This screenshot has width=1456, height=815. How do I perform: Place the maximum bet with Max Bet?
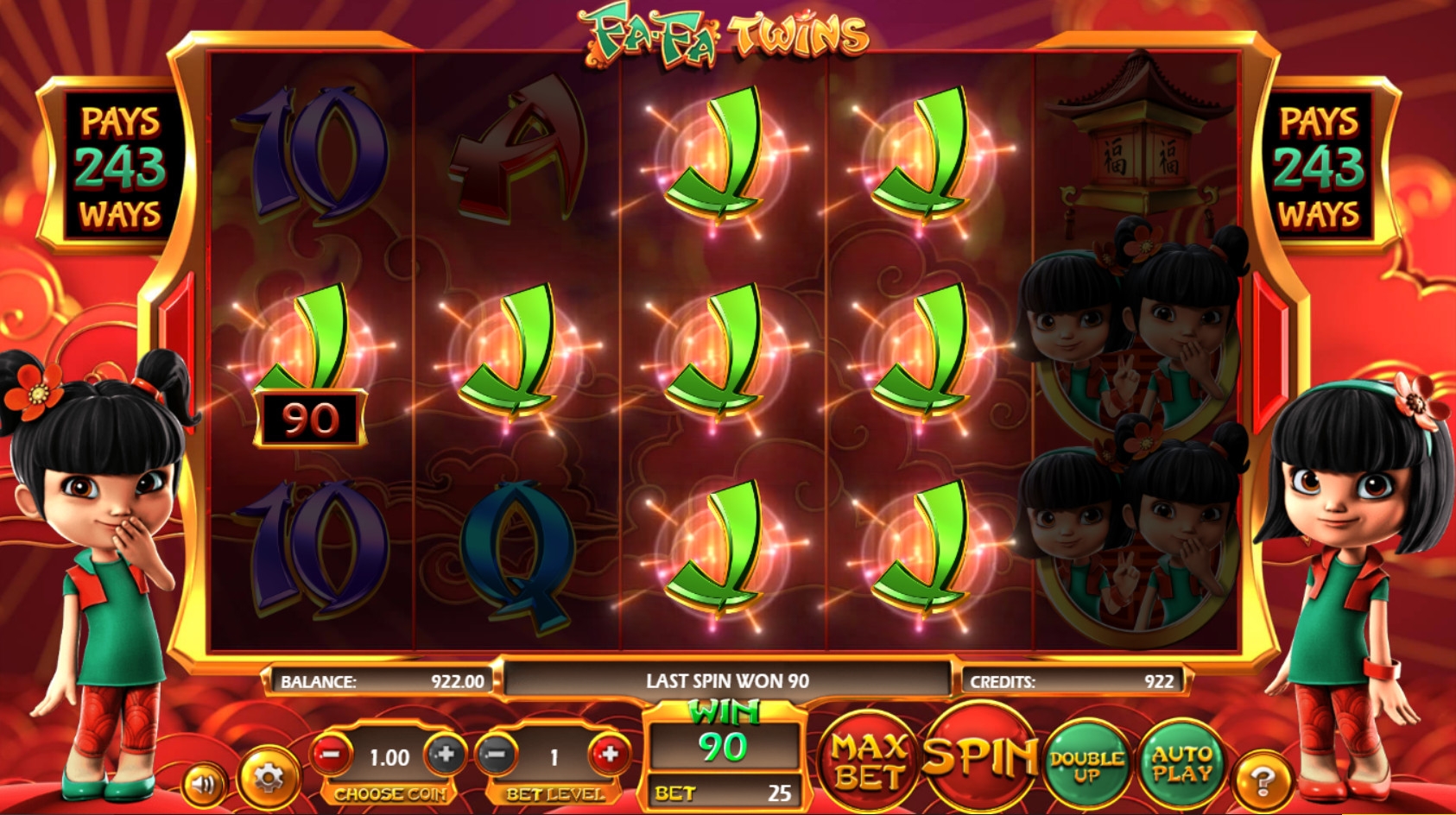coord(868,761)
